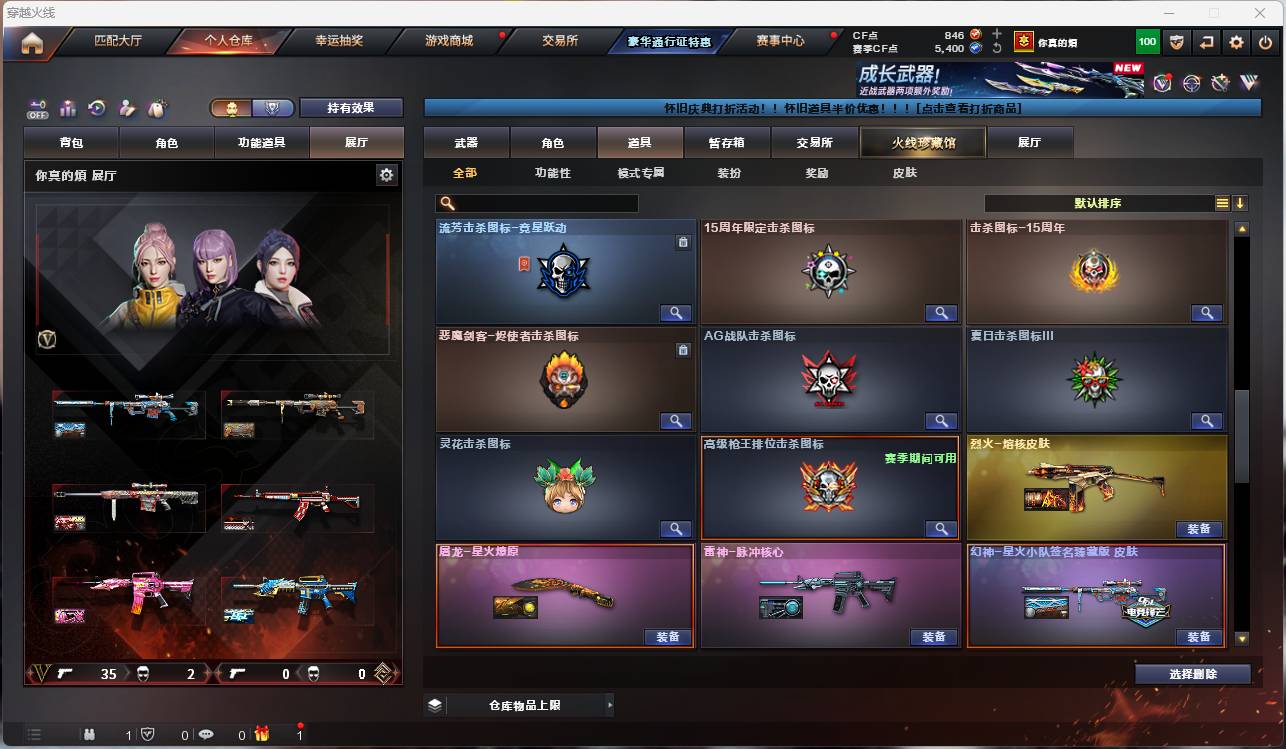Equip the 烈火-熔核皮肤 via 装备 button

tap(1199, 528)
